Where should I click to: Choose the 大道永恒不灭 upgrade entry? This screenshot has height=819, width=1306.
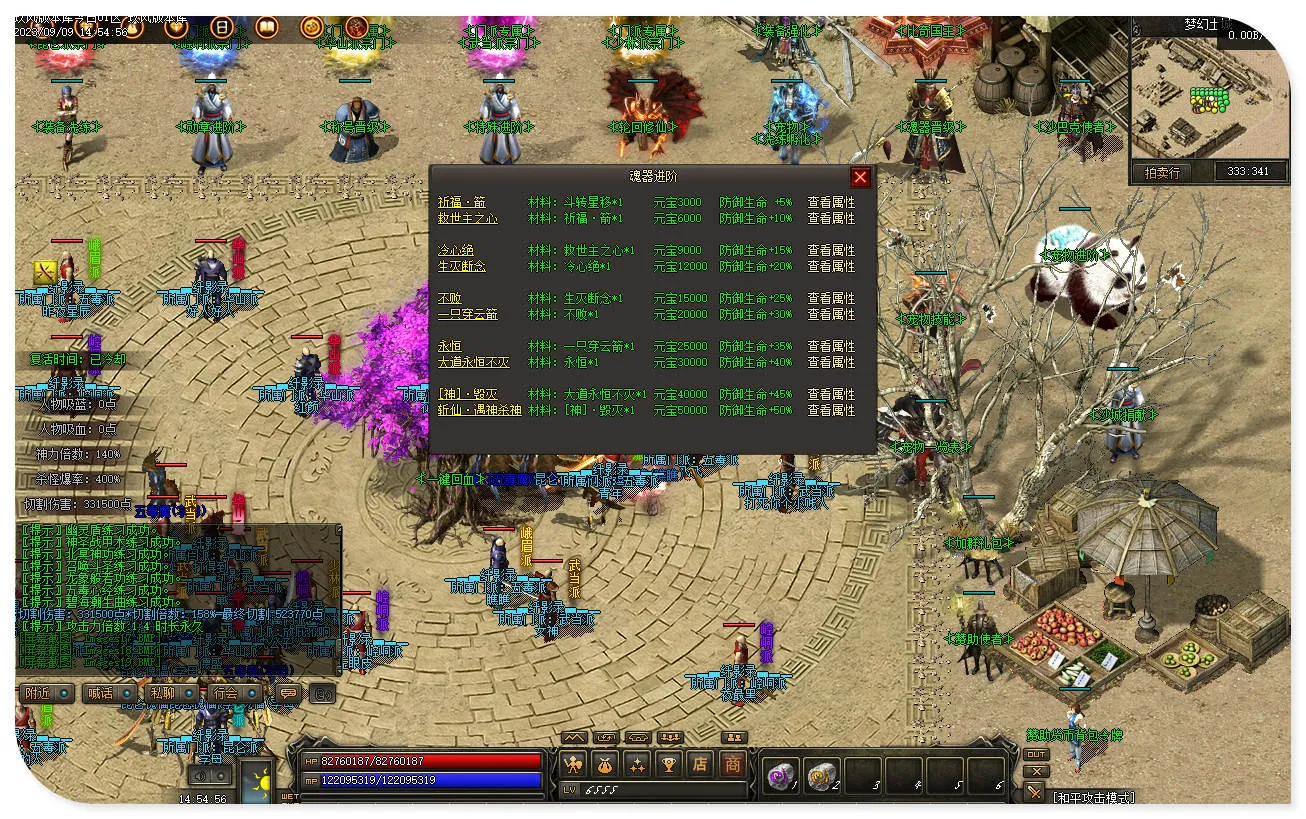473,362
